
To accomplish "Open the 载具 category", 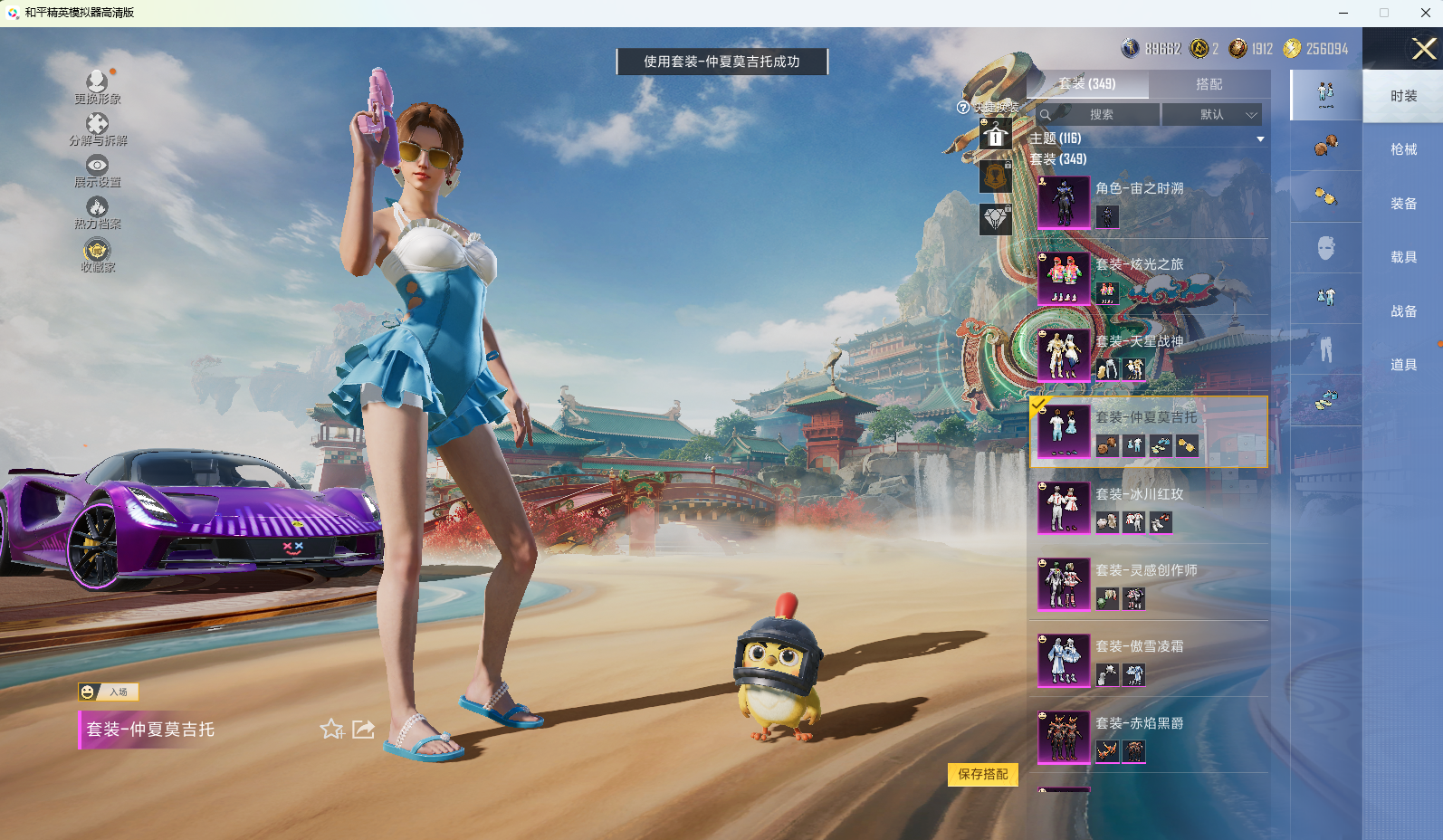I will pos(1403,257).
